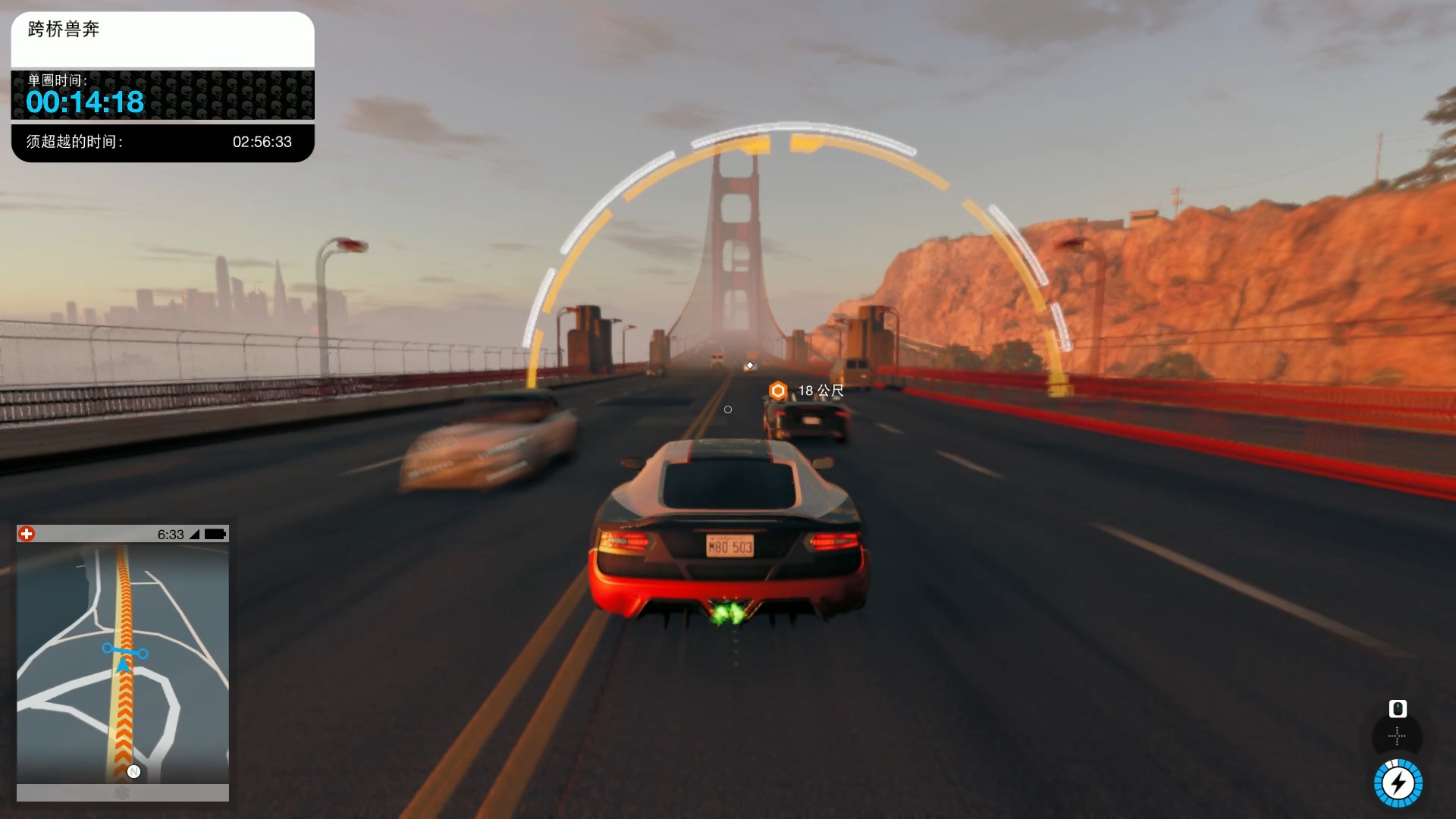Image resolution: width=1456 pixels, height=819 pixels.
Task: Click the orange hexagon marker labeled 18 公尺
Action: pos(778,391)
